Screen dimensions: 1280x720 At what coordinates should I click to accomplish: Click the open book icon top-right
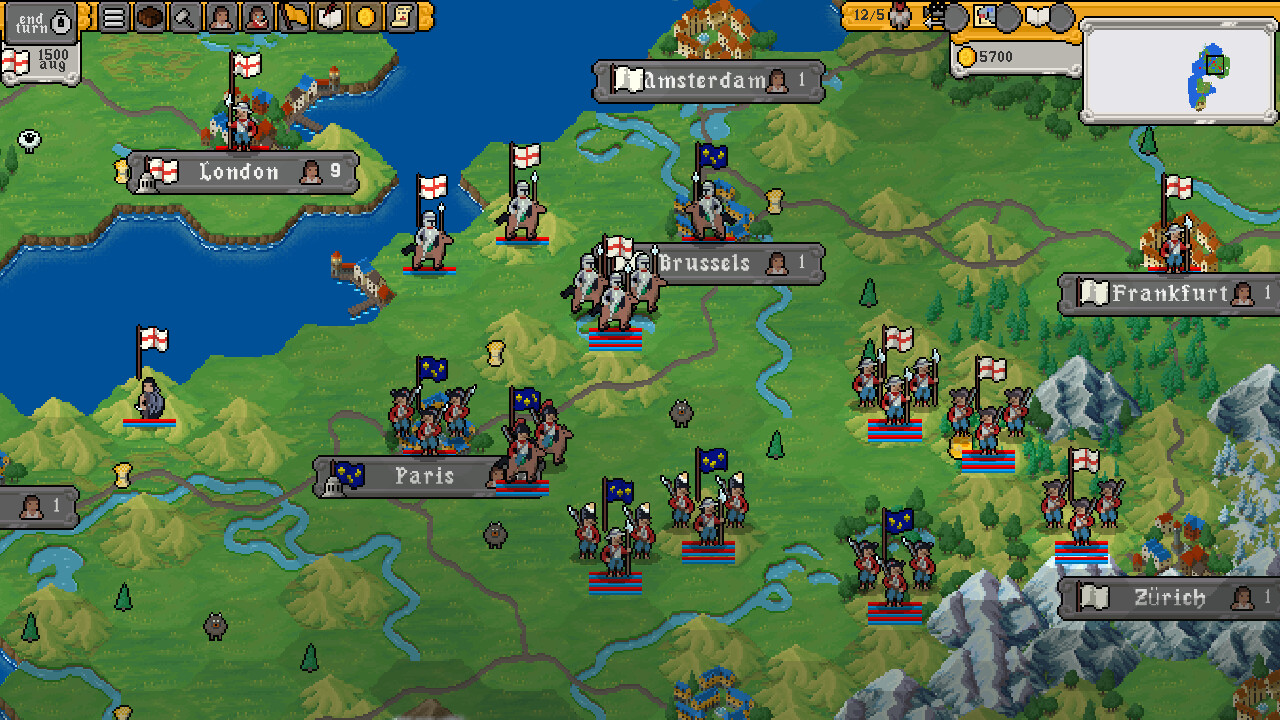click(x=1037, y=16)
